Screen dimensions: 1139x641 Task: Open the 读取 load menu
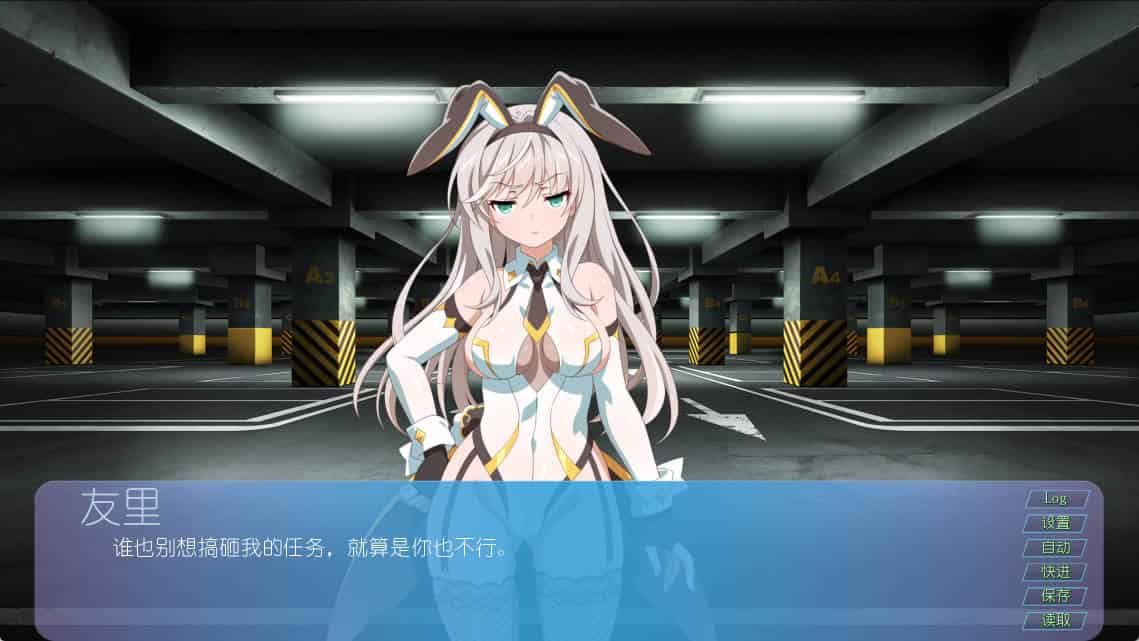(1055, 619)
